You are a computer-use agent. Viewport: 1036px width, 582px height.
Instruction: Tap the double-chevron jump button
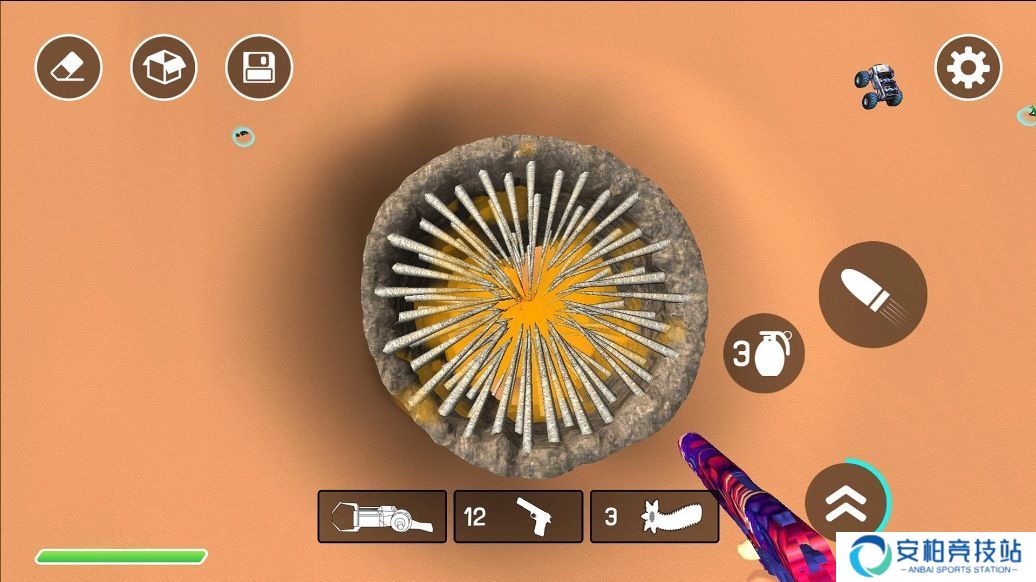coord(846,502)
